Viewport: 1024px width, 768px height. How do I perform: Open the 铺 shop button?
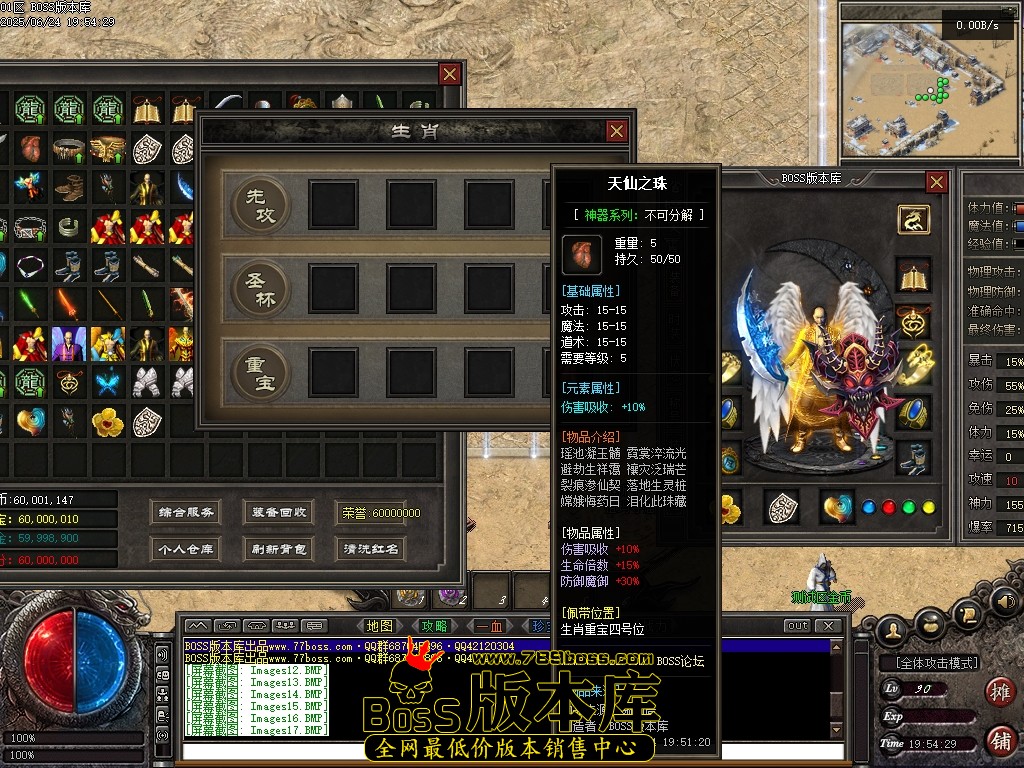click(998, 741)
